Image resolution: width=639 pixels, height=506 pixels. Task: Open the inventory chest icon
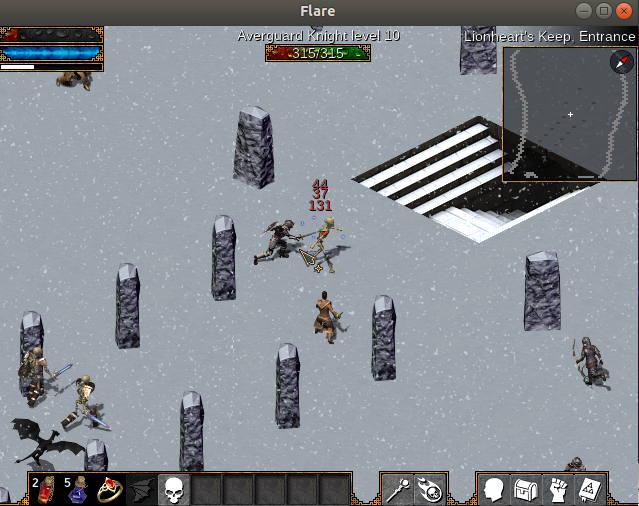pos(525,490)
